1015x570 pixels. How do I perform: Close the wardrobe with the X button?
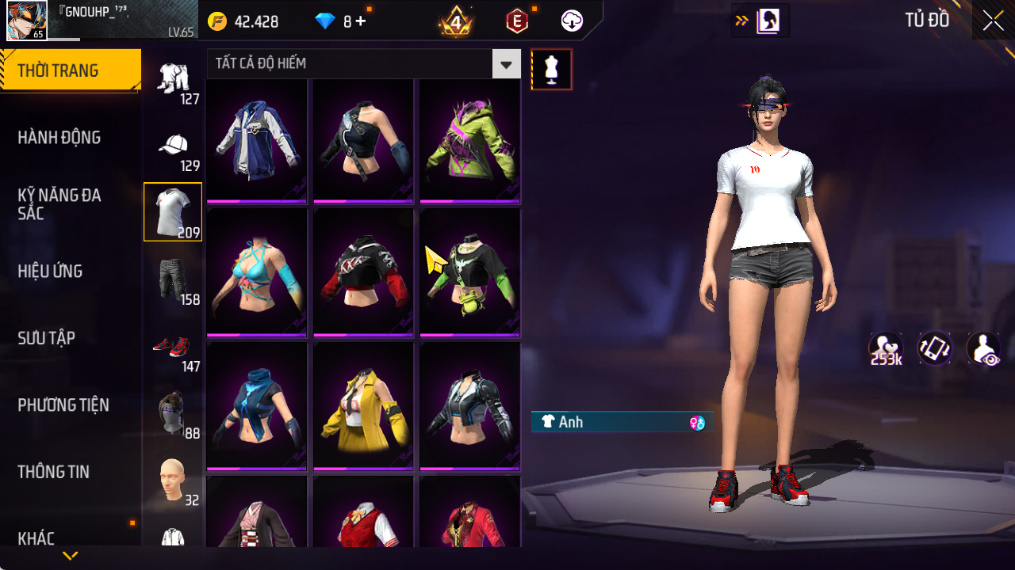coord(992,21)
